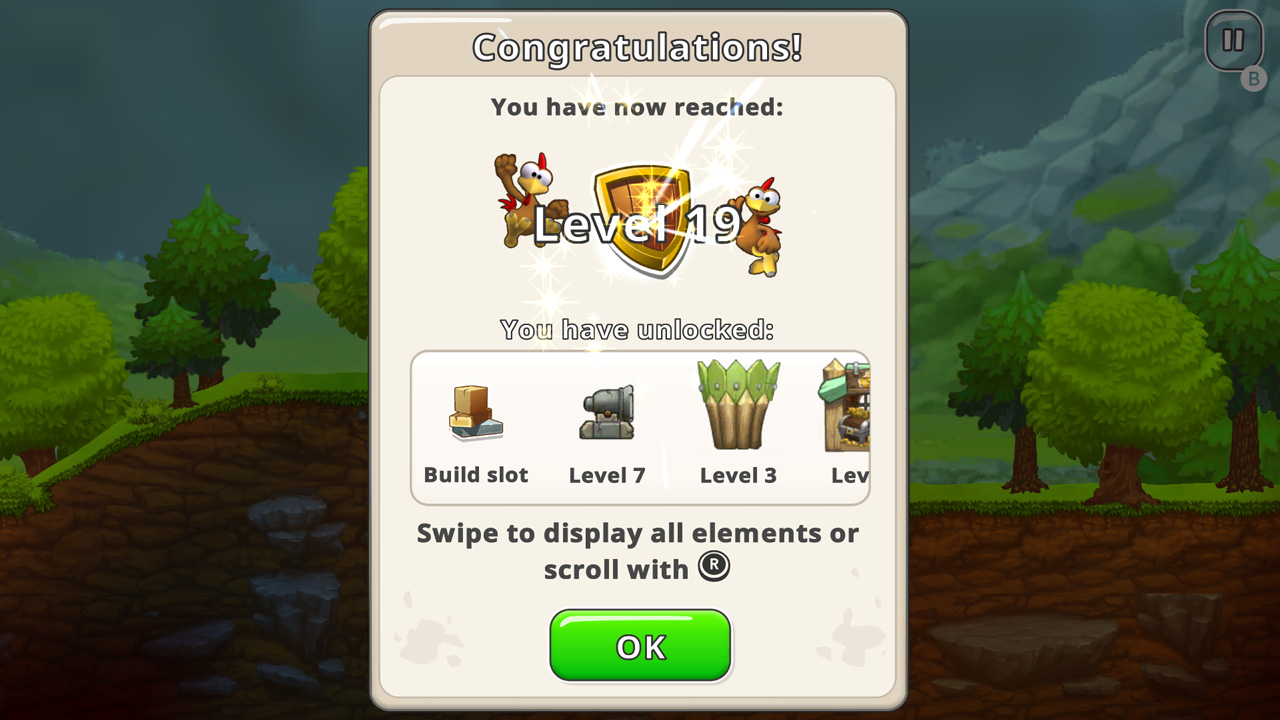Click the swipe instruction text line
The width and height of the screenshot is (1280, 720).
(637, 533)
